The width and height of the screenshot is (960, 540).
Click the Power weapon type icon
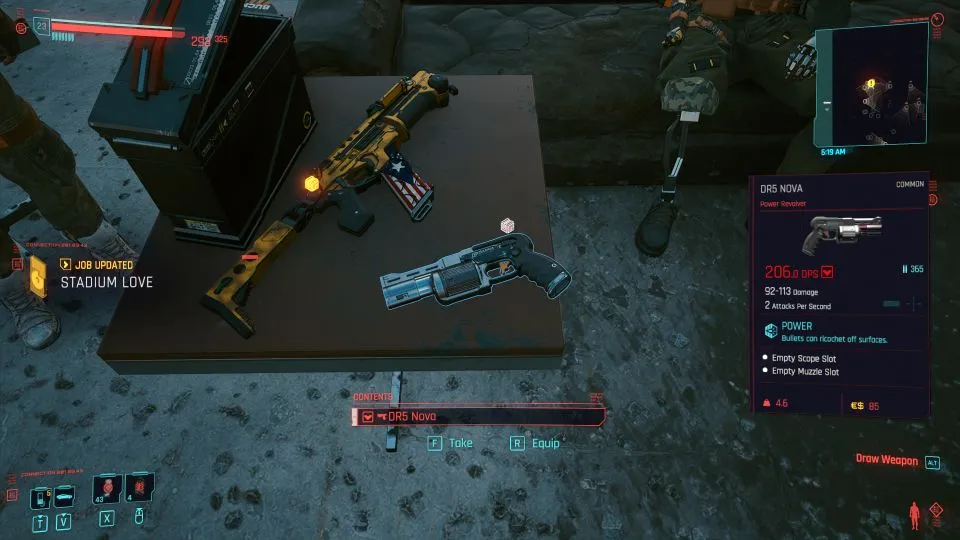(x=771, y=332)
